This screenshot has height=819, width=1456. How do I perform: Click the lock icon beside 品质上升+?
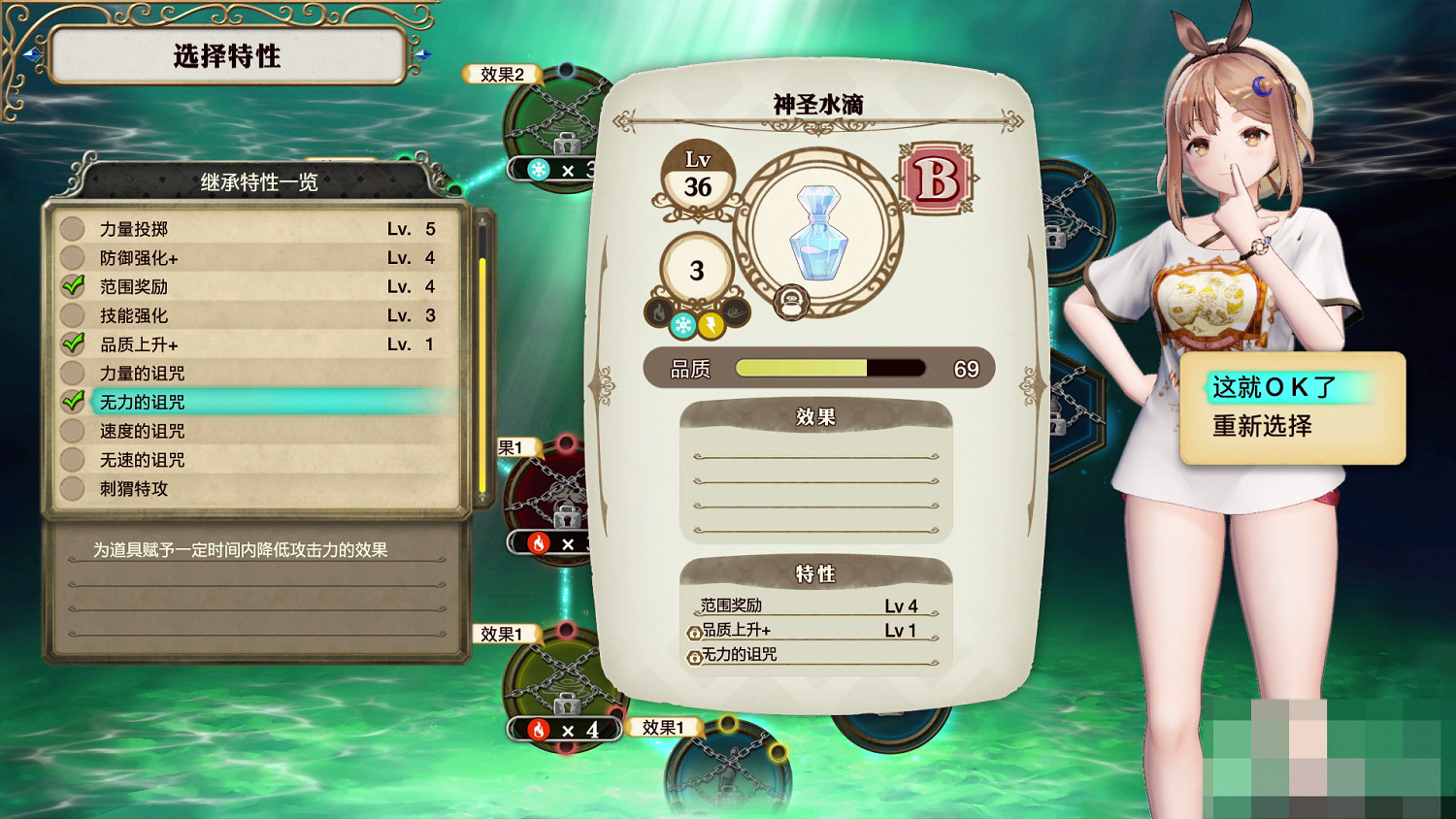coord(695,632)
